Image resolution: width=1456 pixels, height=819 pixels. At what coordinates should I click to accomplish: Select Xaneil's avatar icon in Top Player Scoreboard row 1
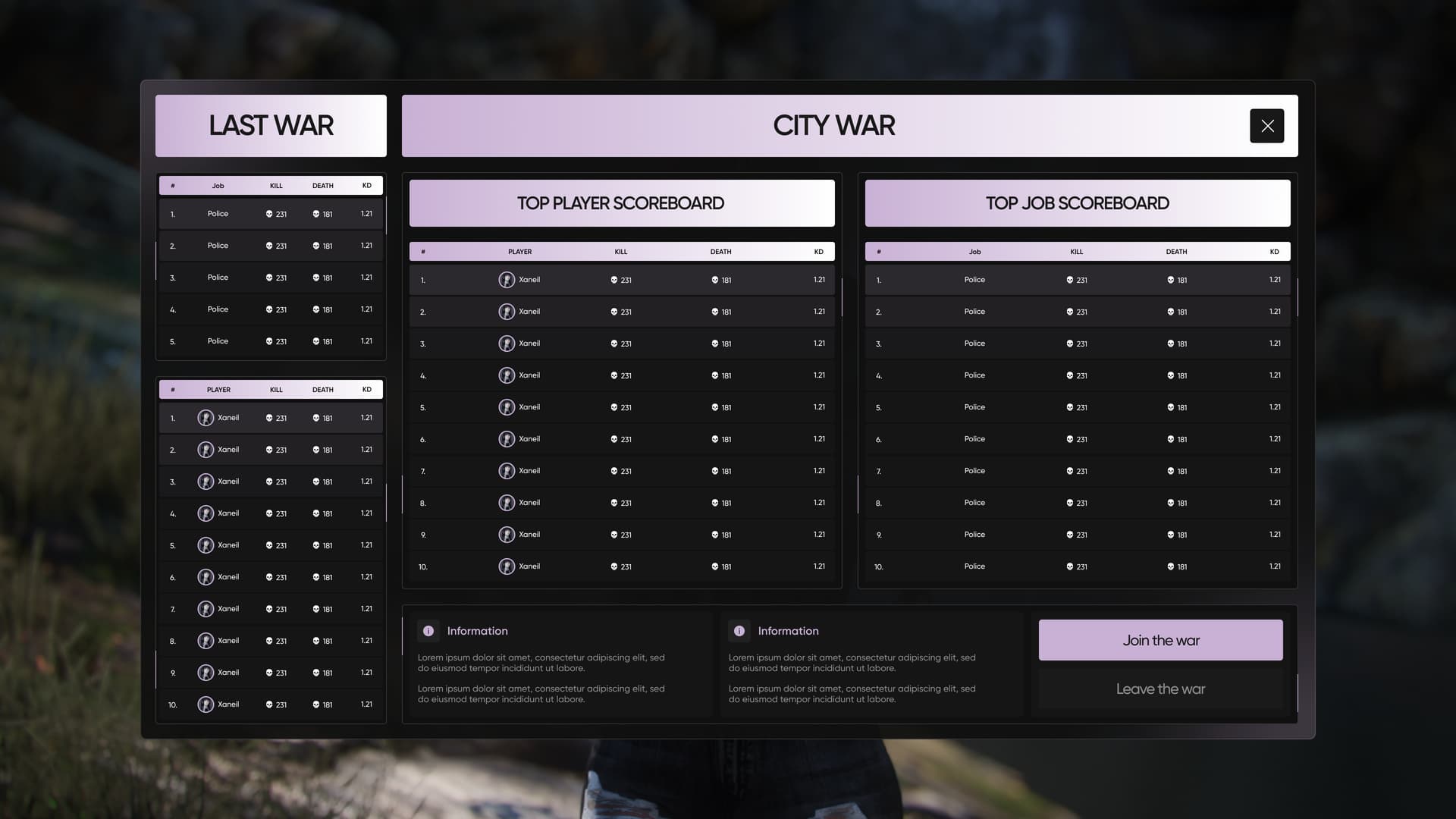click(507, 279)
